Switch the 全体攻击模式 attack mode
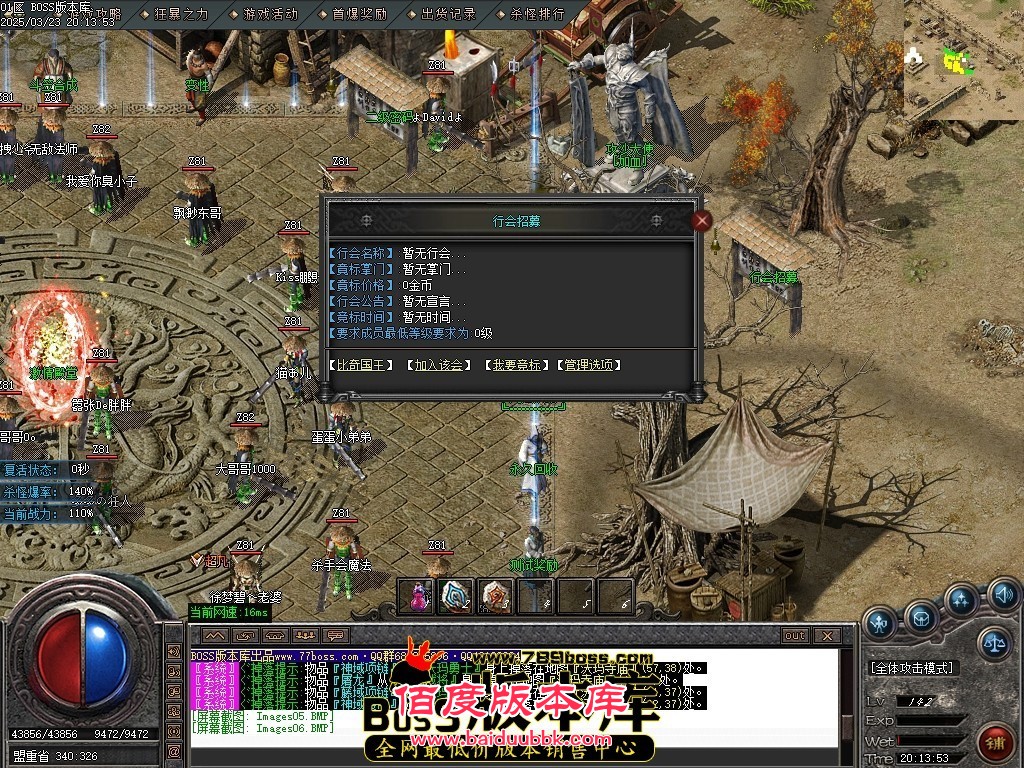The image size is (1024, 768). tap(912, 667)
